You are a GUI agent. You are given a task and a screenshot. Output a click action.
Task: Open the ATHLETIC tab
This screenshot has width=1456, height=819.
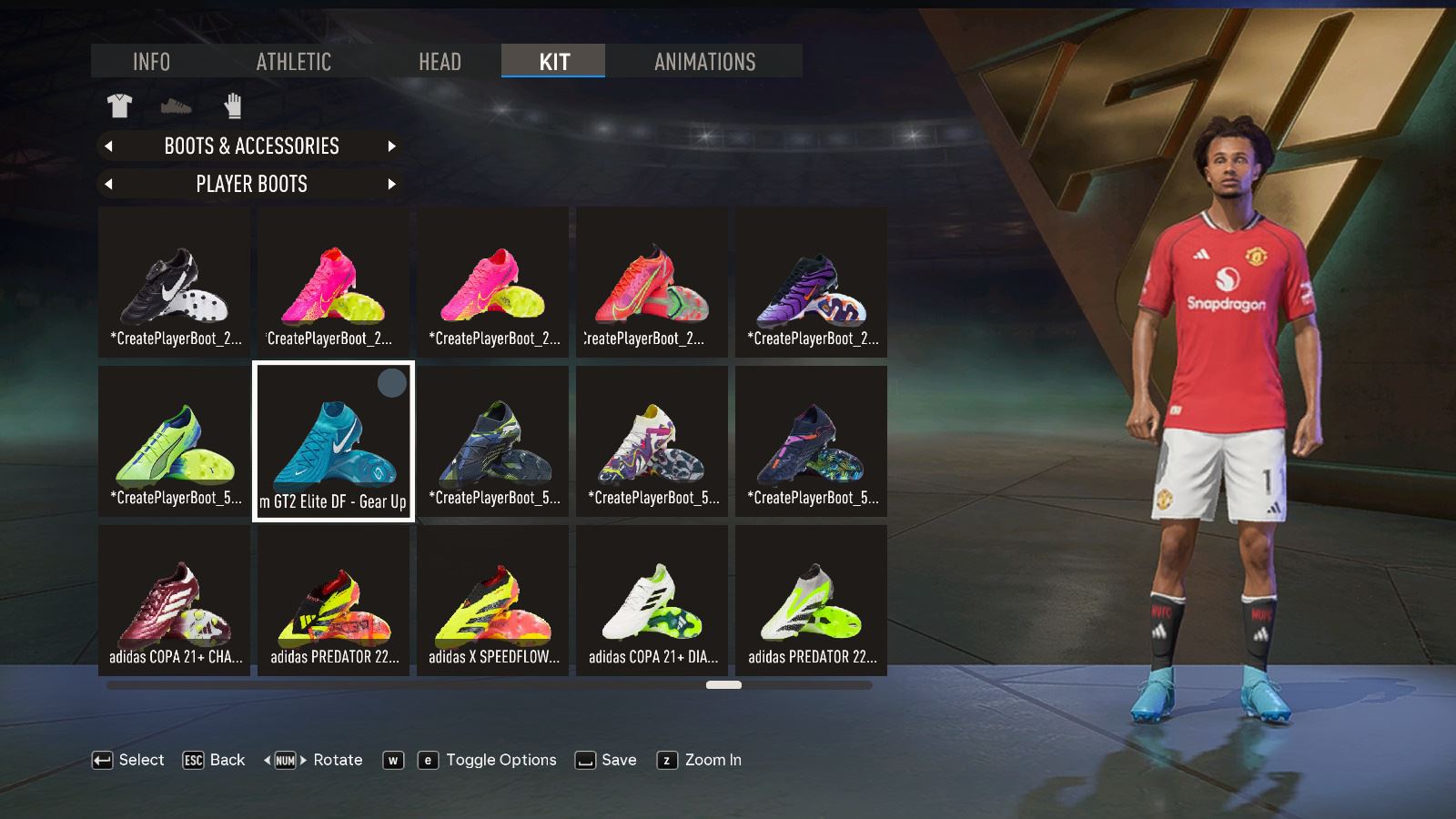click(x=293, y=61)
